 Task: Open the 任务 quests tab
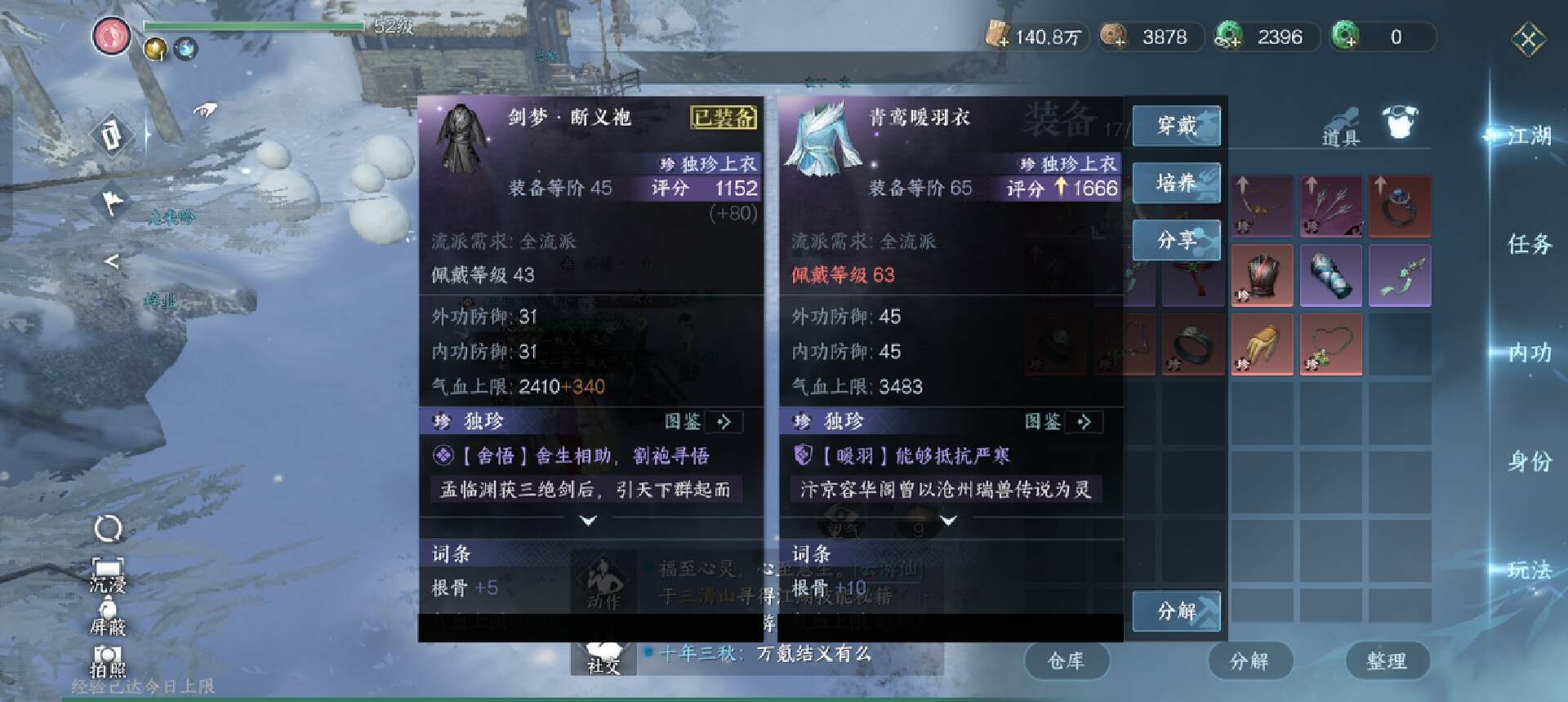coord(1529,243)
